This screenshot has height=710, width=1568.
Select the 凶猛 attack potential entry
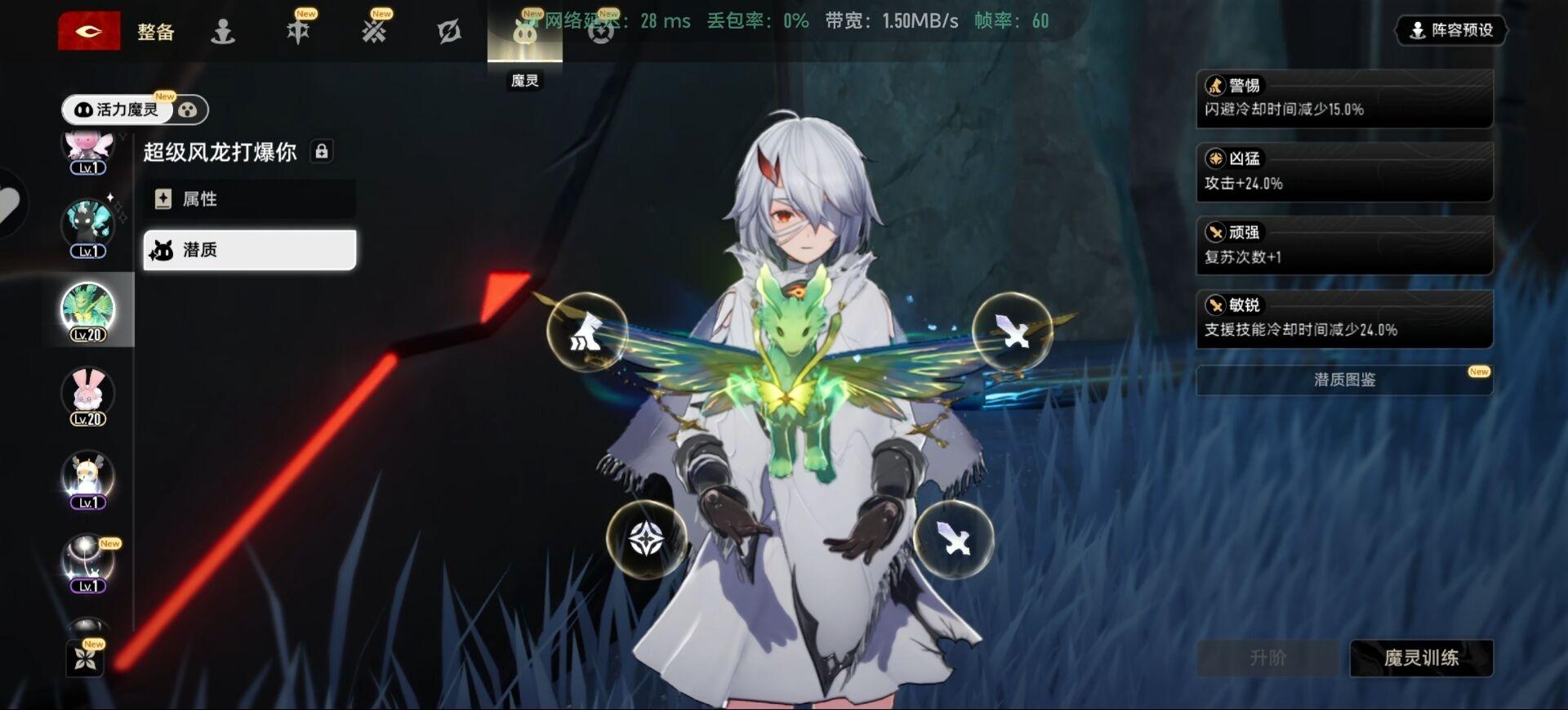tap(1344, 172)
